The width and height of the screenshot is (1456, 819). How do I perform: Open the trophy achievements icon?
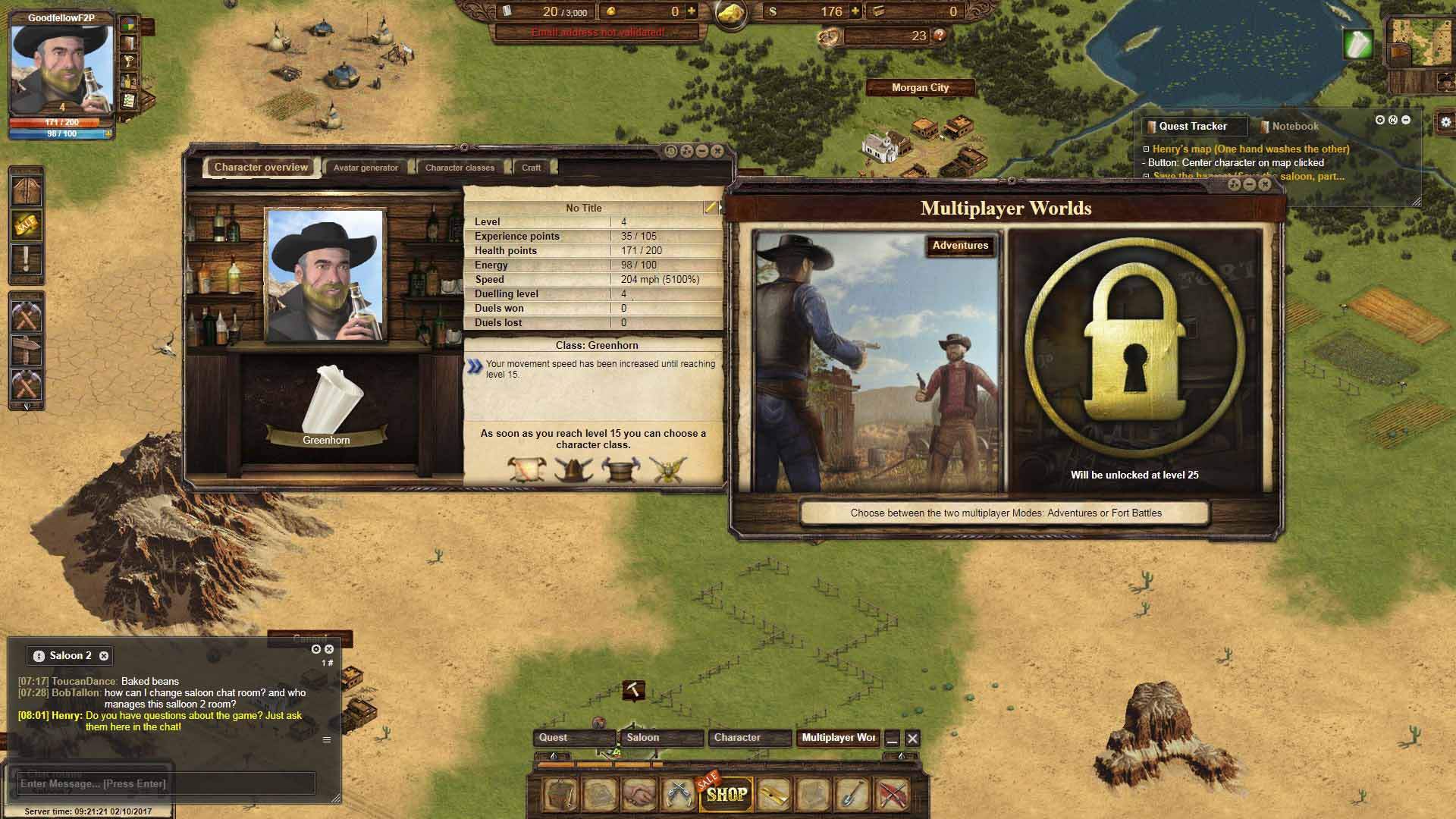pyautogui.click(x=129, y=62)
